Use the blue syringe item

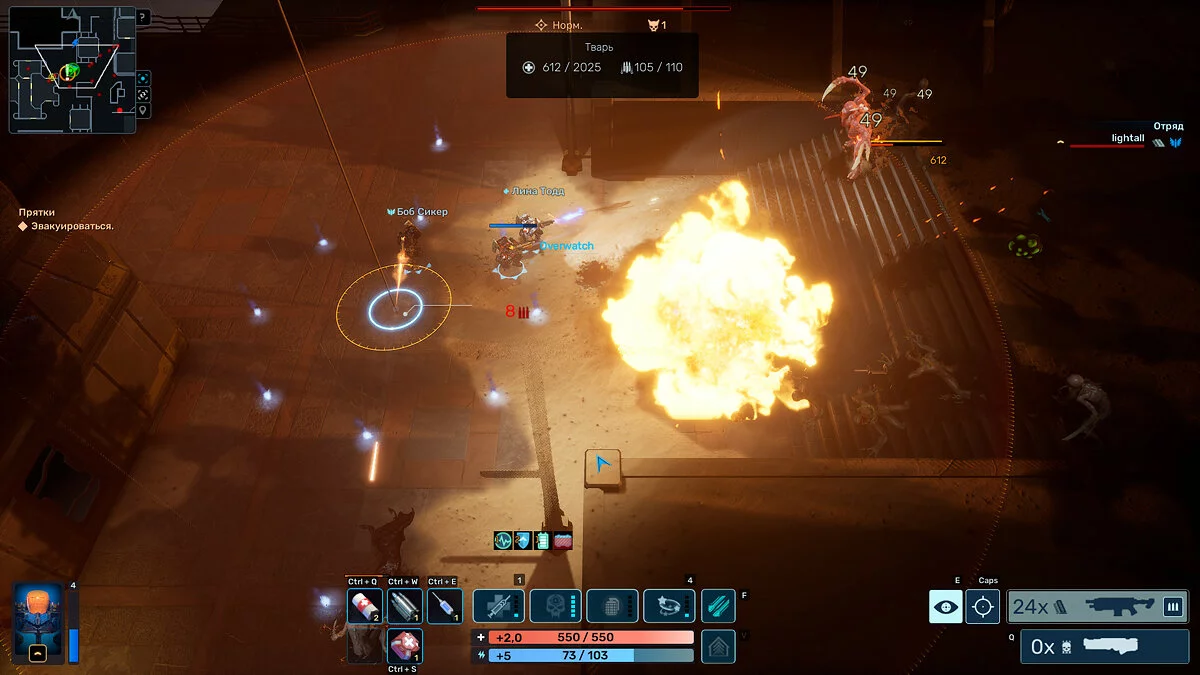(444, 606)
